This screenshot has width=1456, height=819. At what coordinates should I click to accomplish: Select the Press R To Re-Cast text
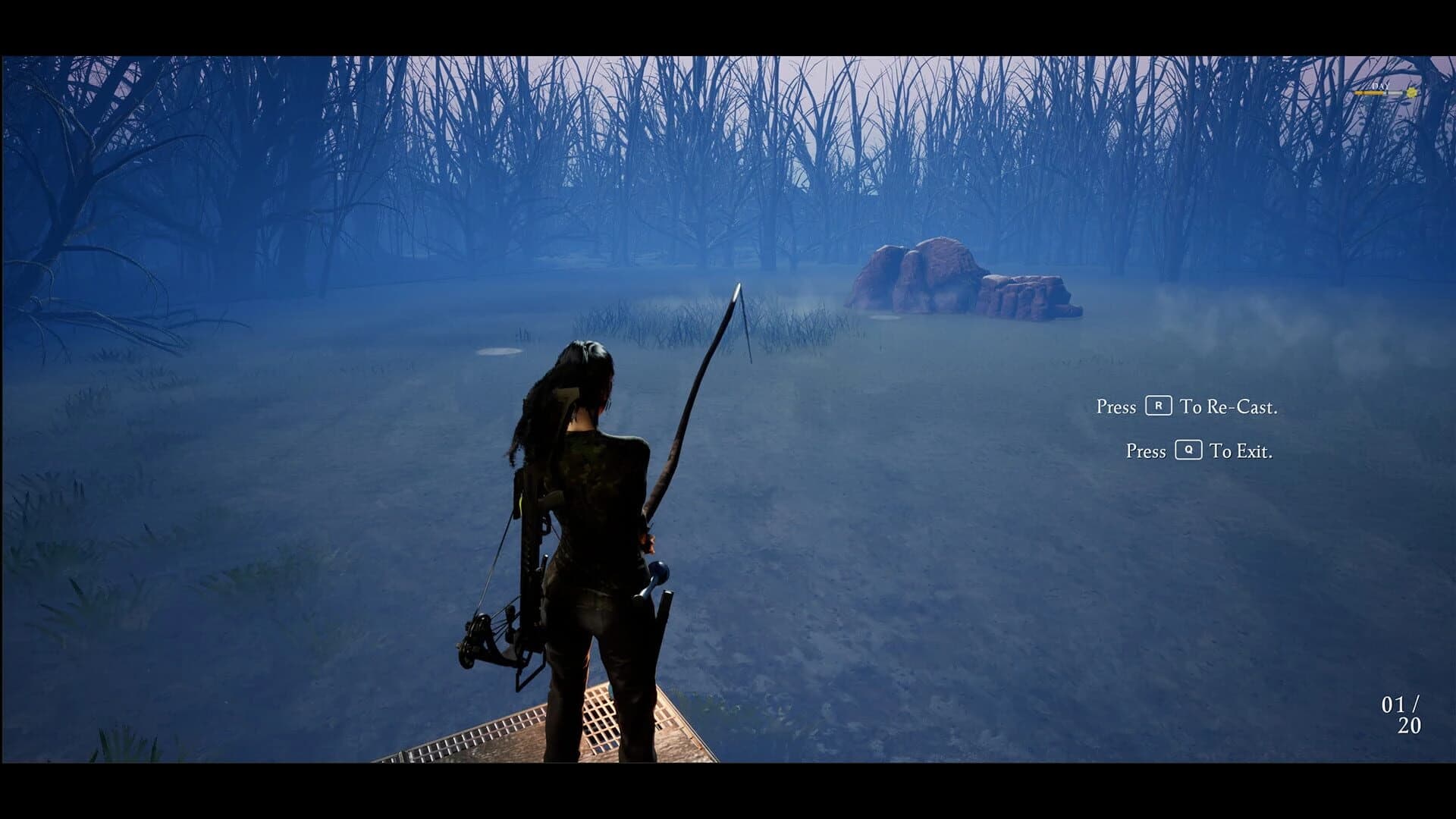tap(1188, 407)
